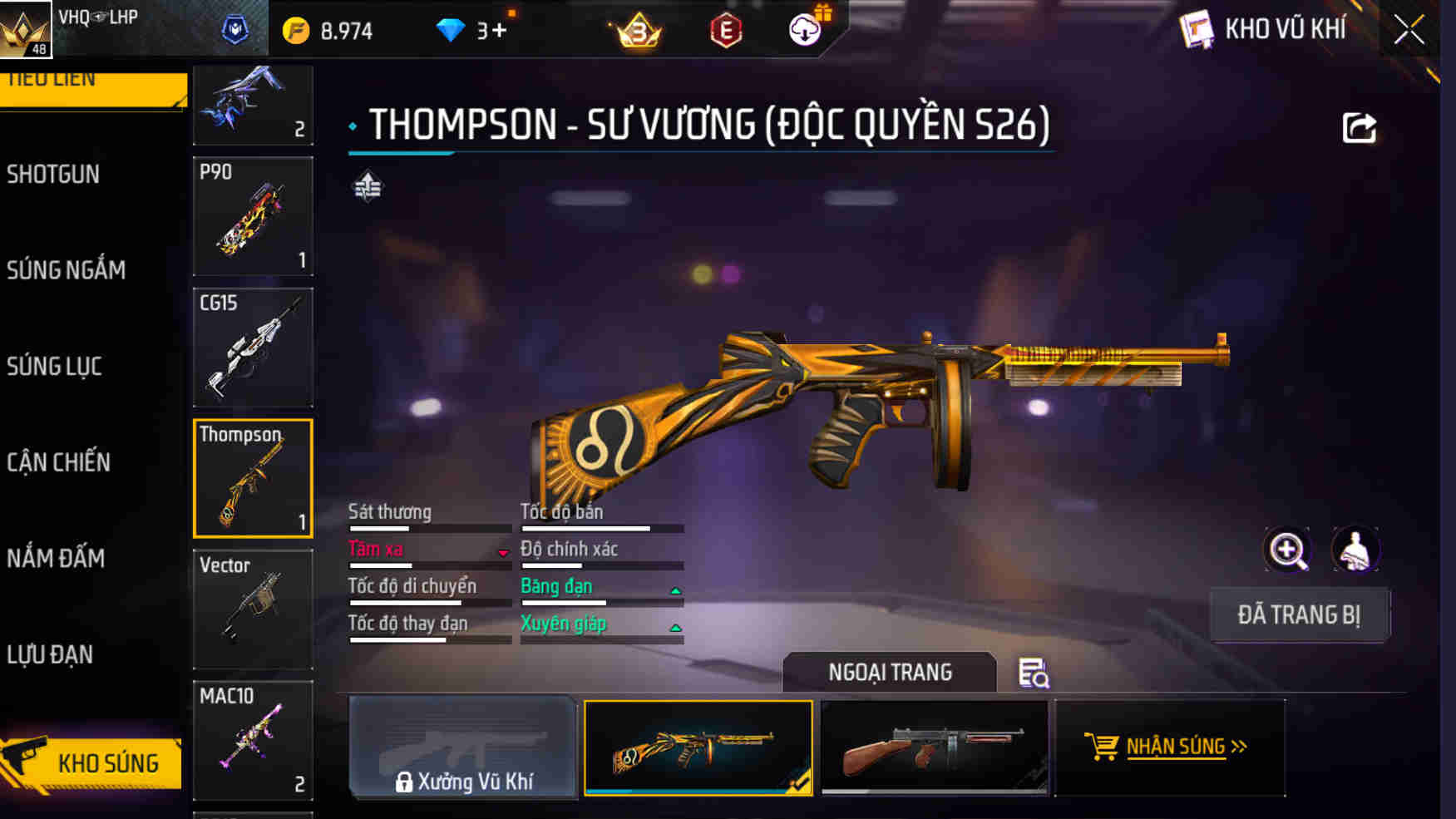Switch to the NGOẠI TRANG tab
Viewport: 1456px width, 819px height.
[889, 673]
